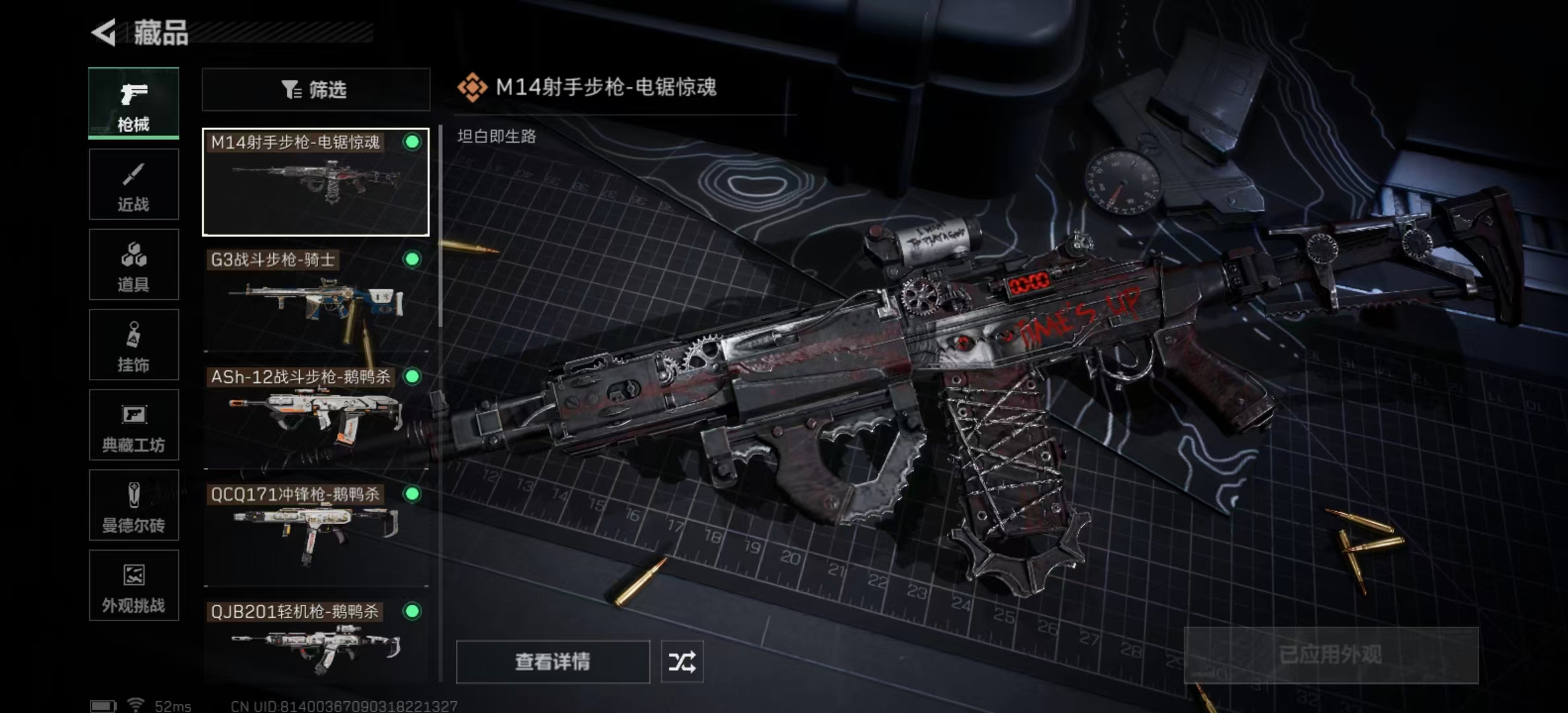Open the 近战 melee category
This screenshot has height=713, width=1568.
[133, 184]
